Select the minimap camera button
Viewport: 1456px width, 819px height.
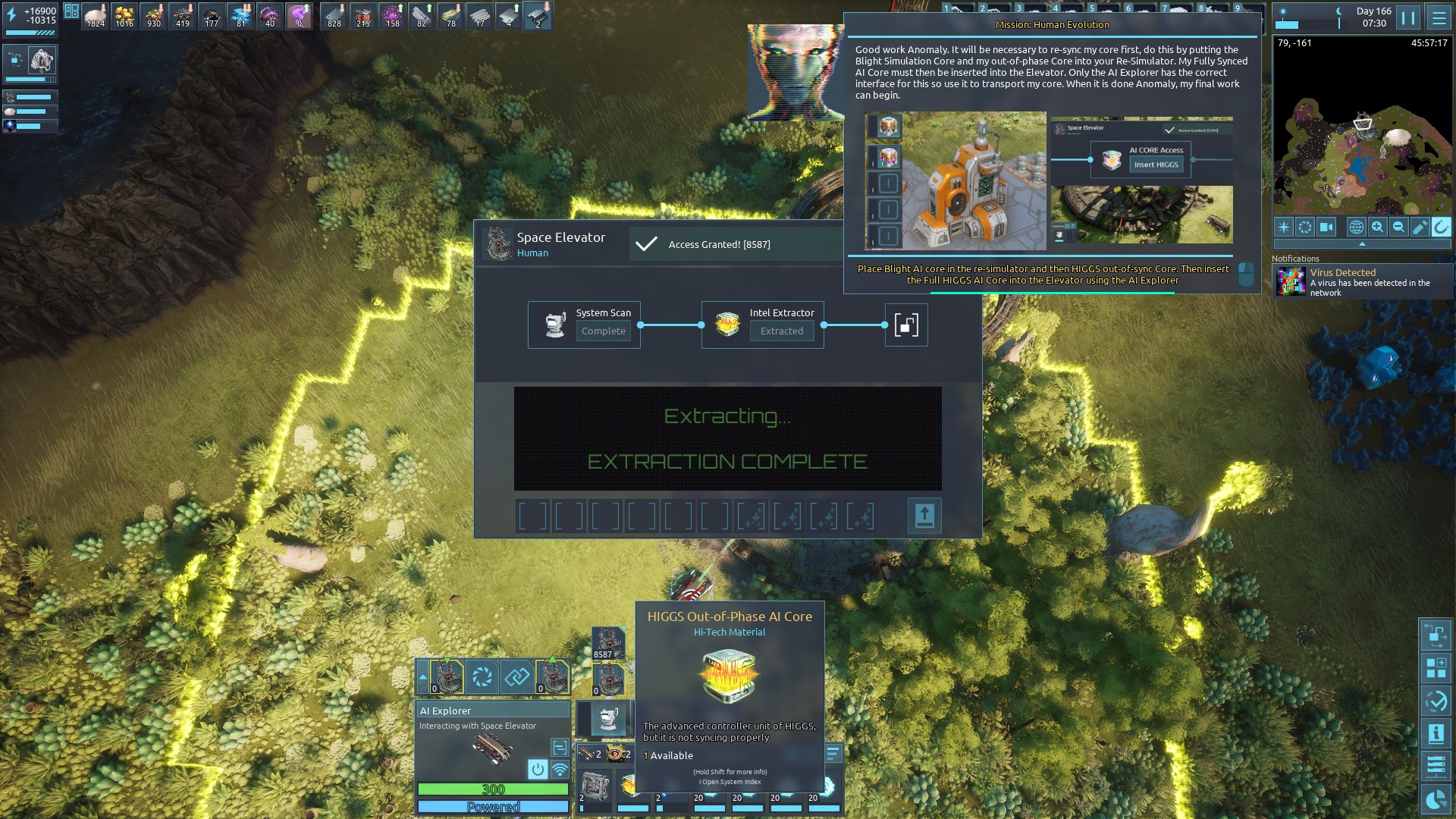click(1326, 227)
